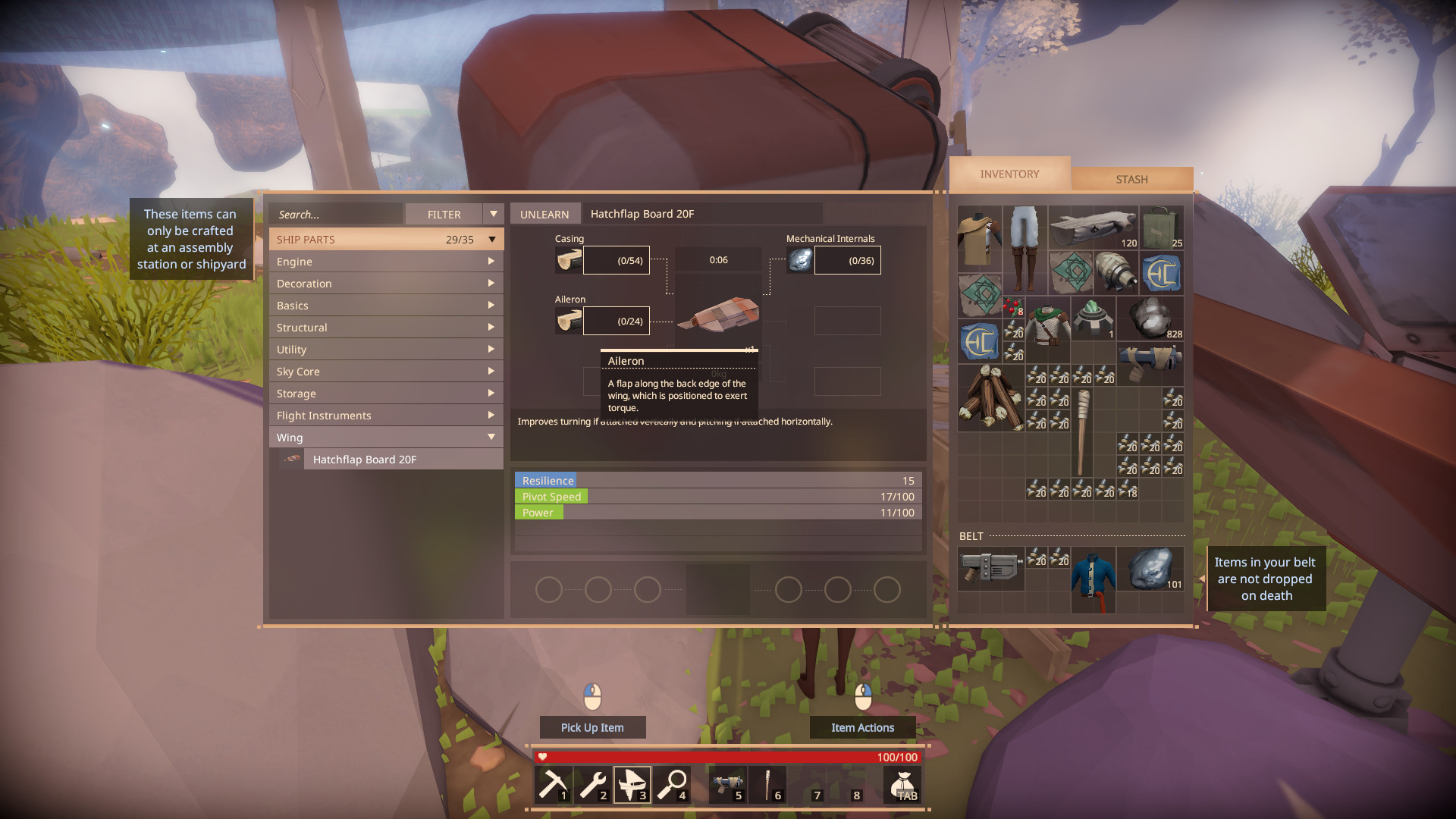Screen dimensions: 1456x819
Task: Select the ship tool in hotbar slot 3
Action: [x=632, y=785]
